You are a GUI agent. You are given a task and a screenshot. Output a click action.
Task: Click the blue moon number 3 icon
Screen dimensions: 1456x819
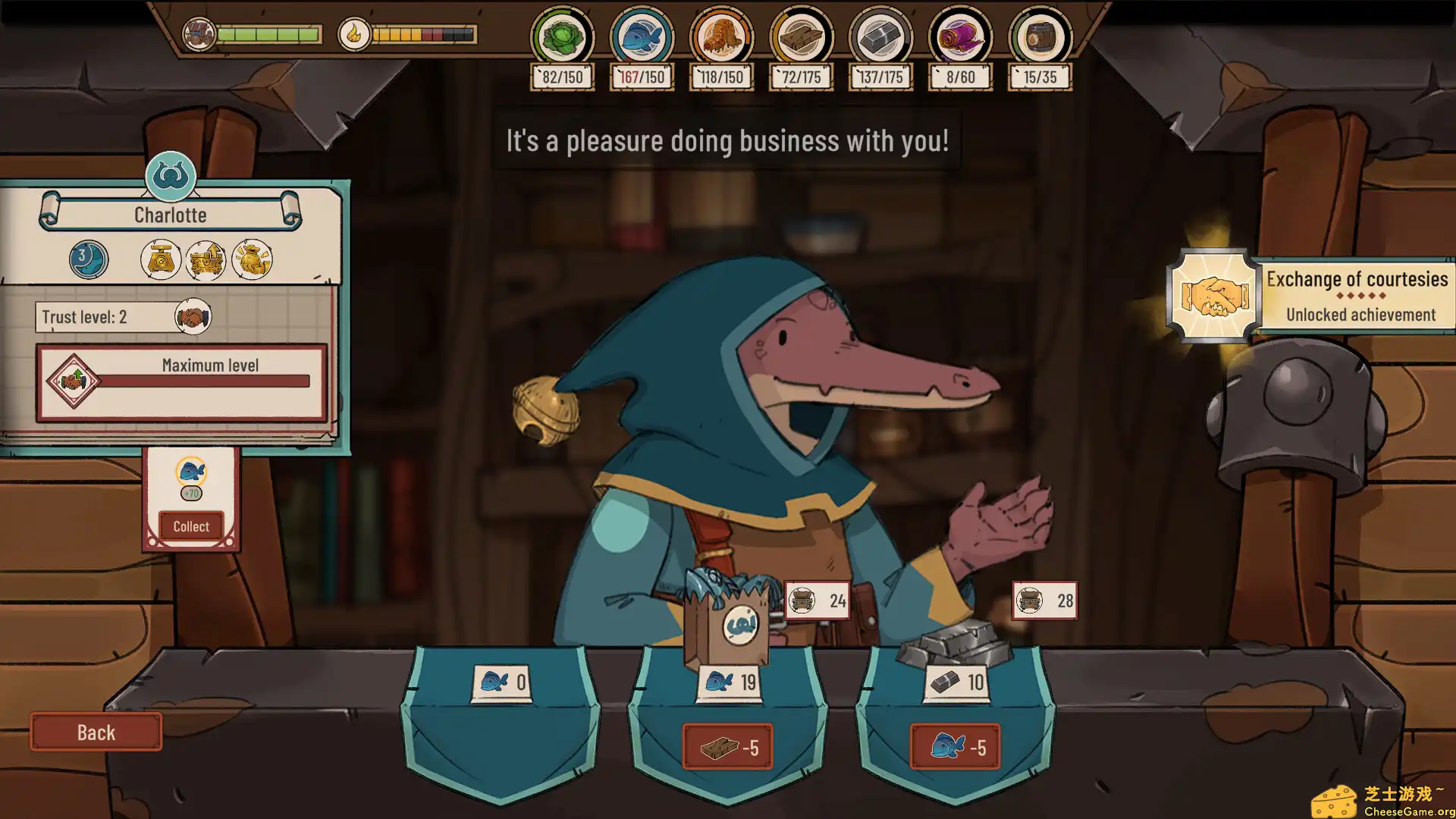point(88,259)
